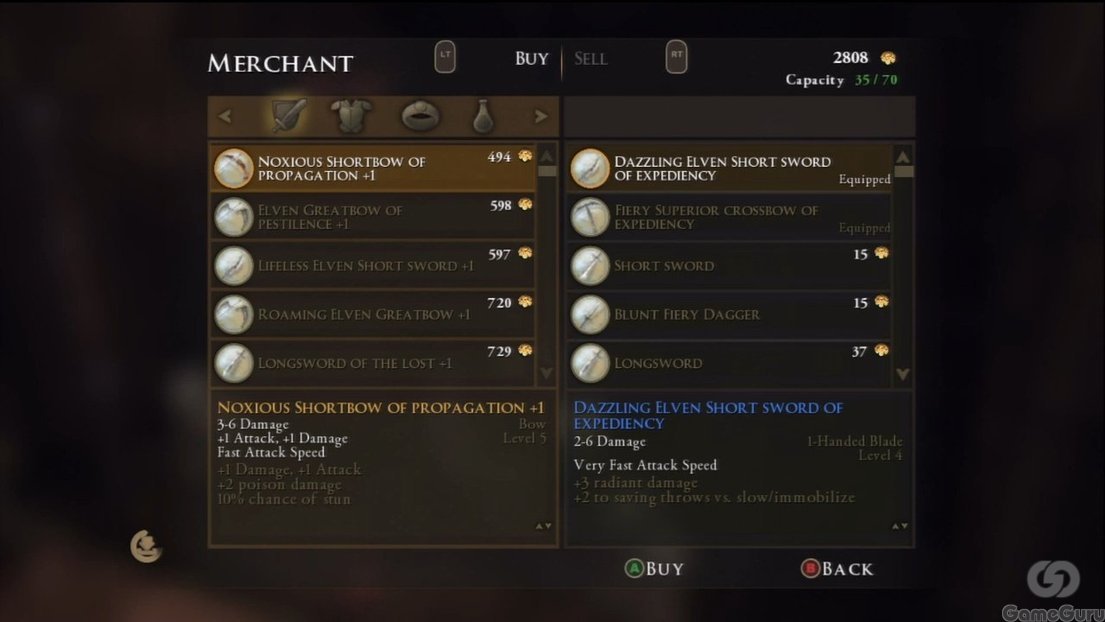The image size is (1105, 622).
Task: Choose the Elven Greatbow of Pestilence +1
Action: click(x=372, y=217)
